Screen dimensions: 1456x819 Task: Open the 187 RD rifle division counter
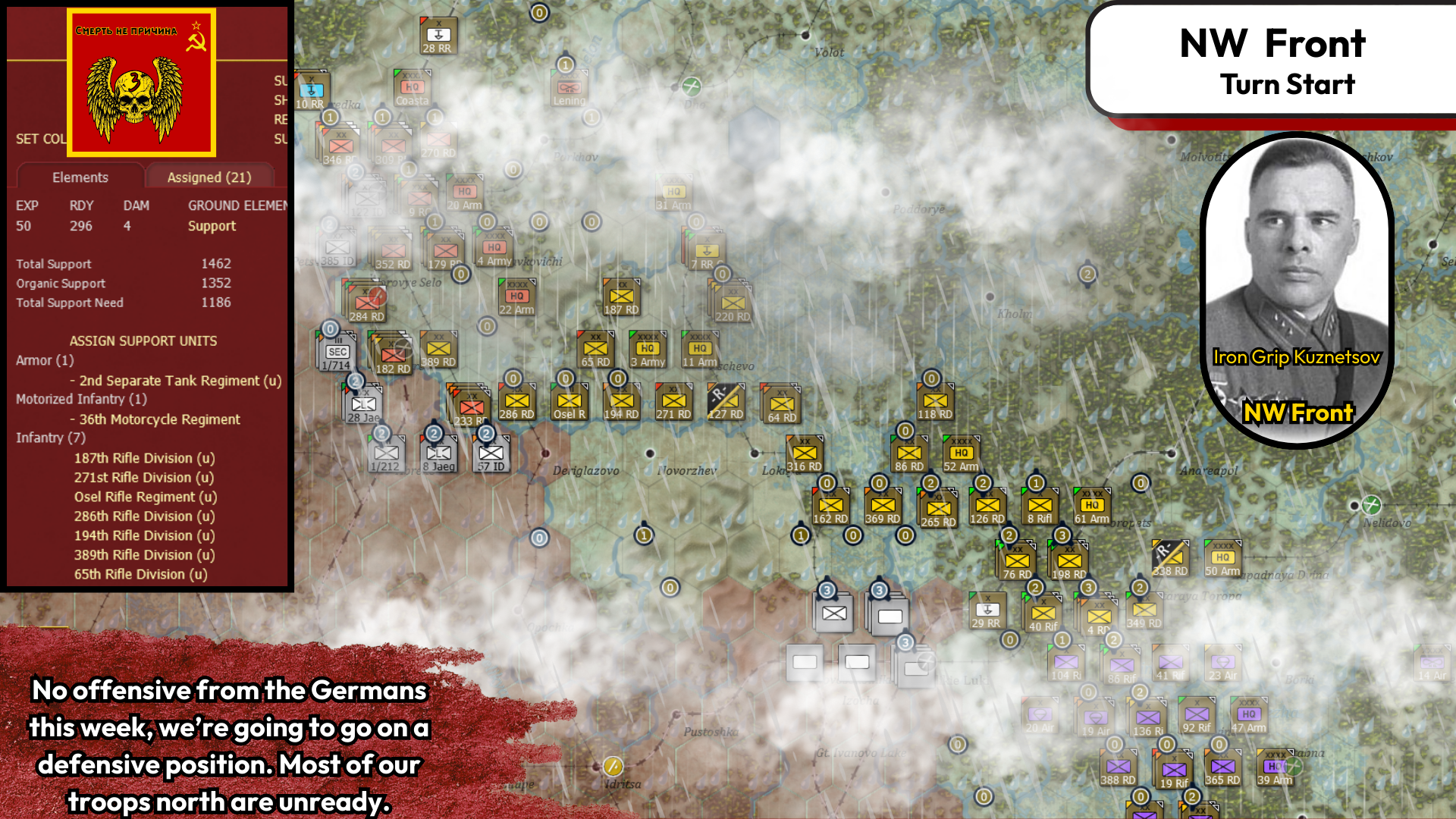point(620,297)
